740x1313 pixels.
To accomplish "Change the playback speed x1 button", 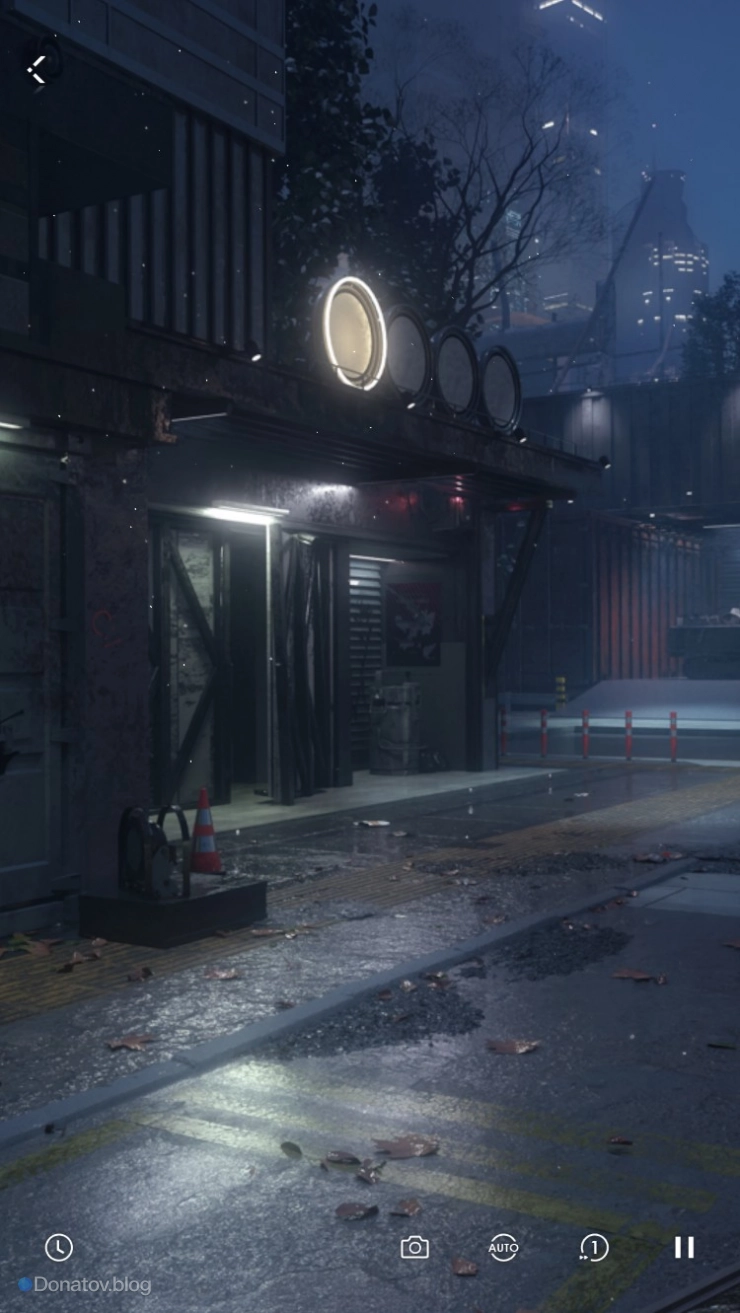I will pos(594,1247).
